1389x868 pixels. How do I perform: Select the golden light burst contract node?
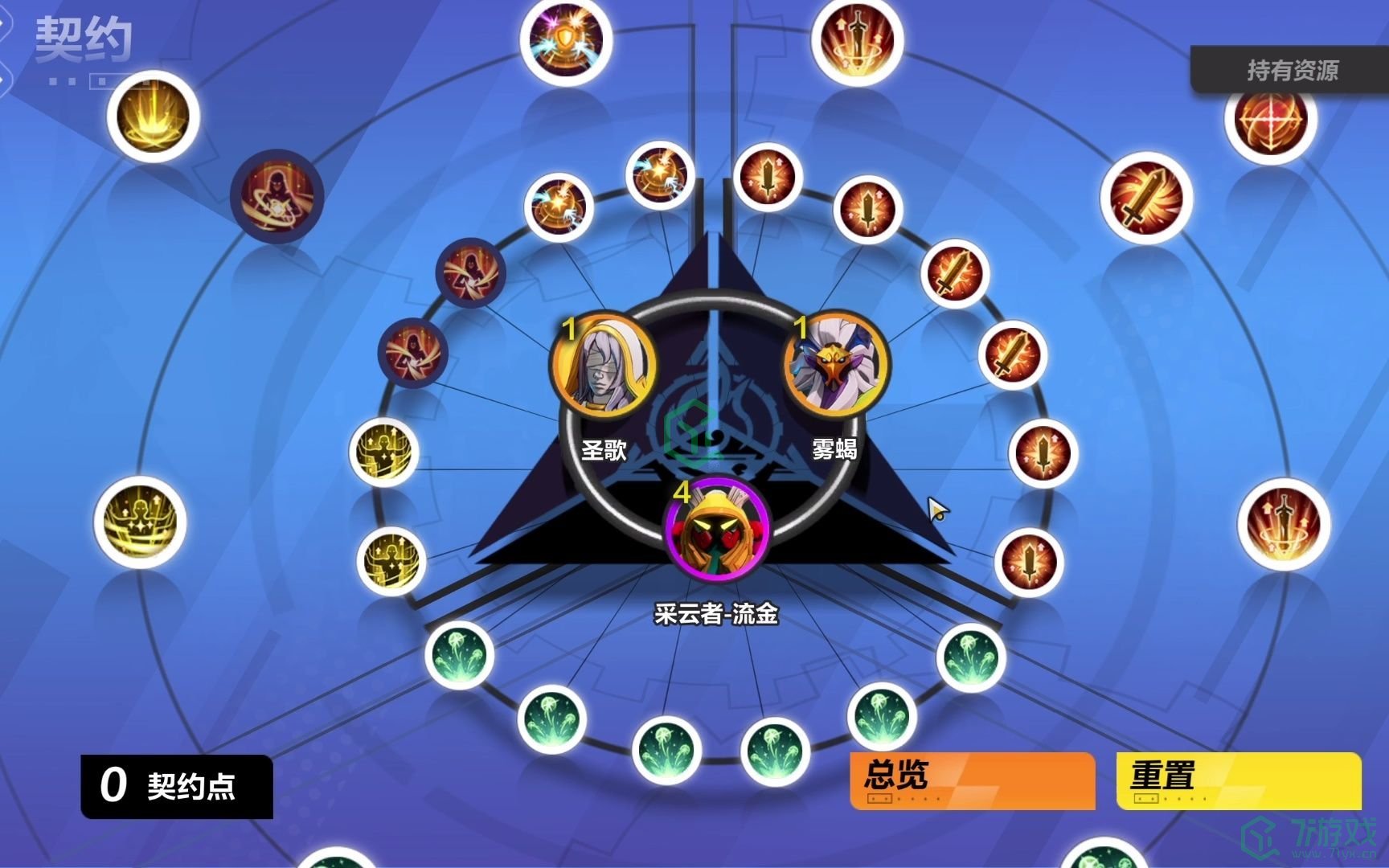[153, 117]
